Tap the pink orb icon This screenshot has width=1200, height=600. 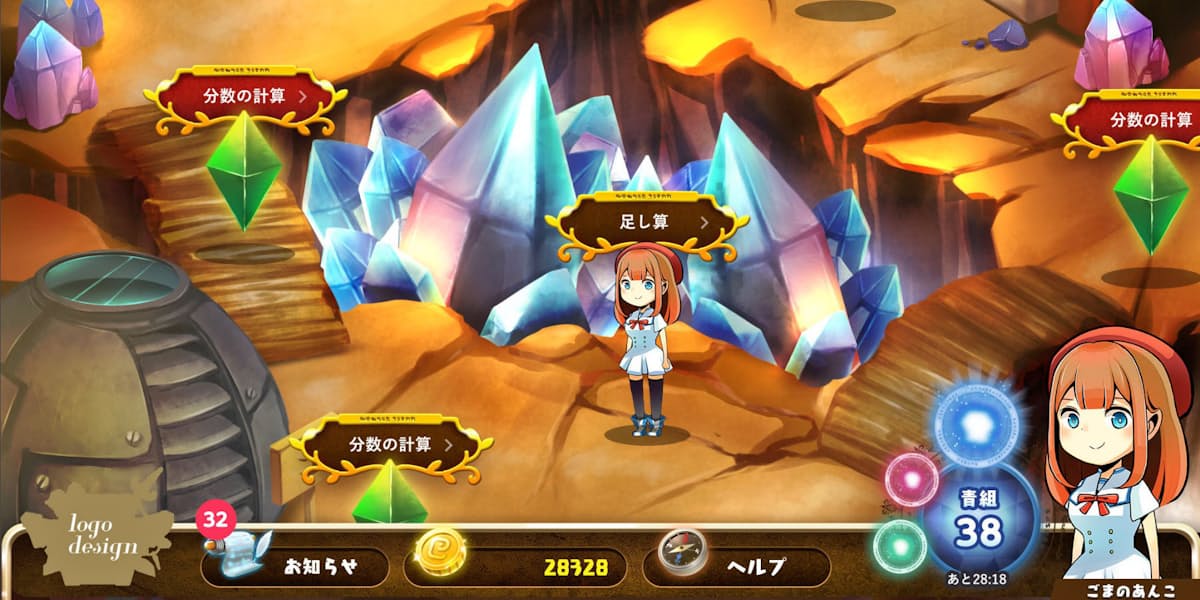click(911, 479)
